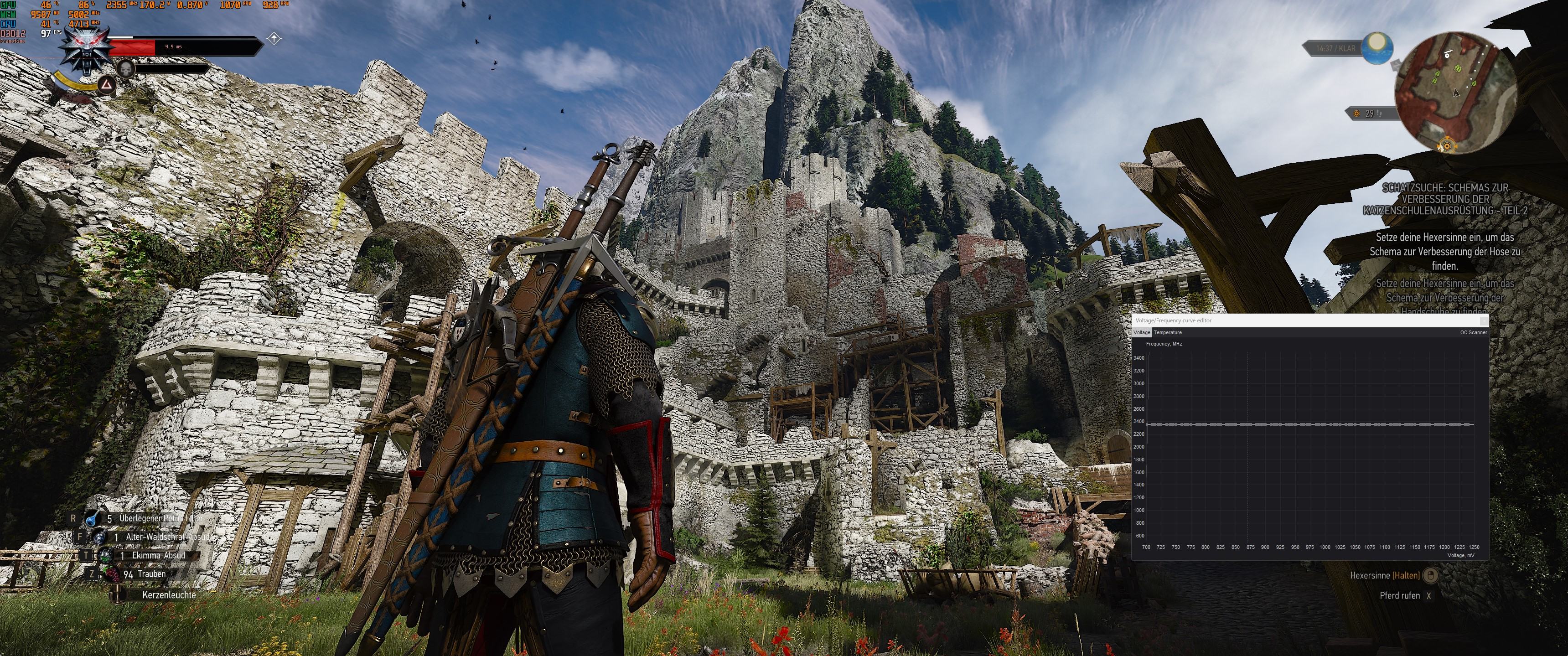The height and width of the screenshot is (656, 1568).
Task: Select the triangular Igni sign icon
Action: click(x=107, y=85)
